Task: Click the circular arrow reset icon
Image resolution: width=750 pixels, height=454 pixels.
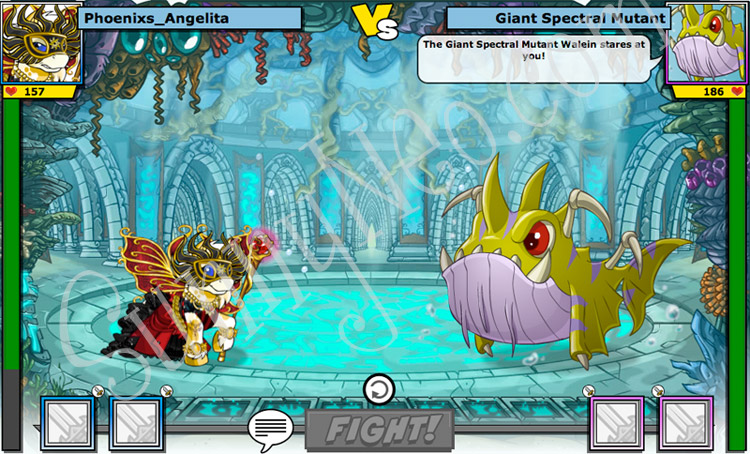Action: 379,389
